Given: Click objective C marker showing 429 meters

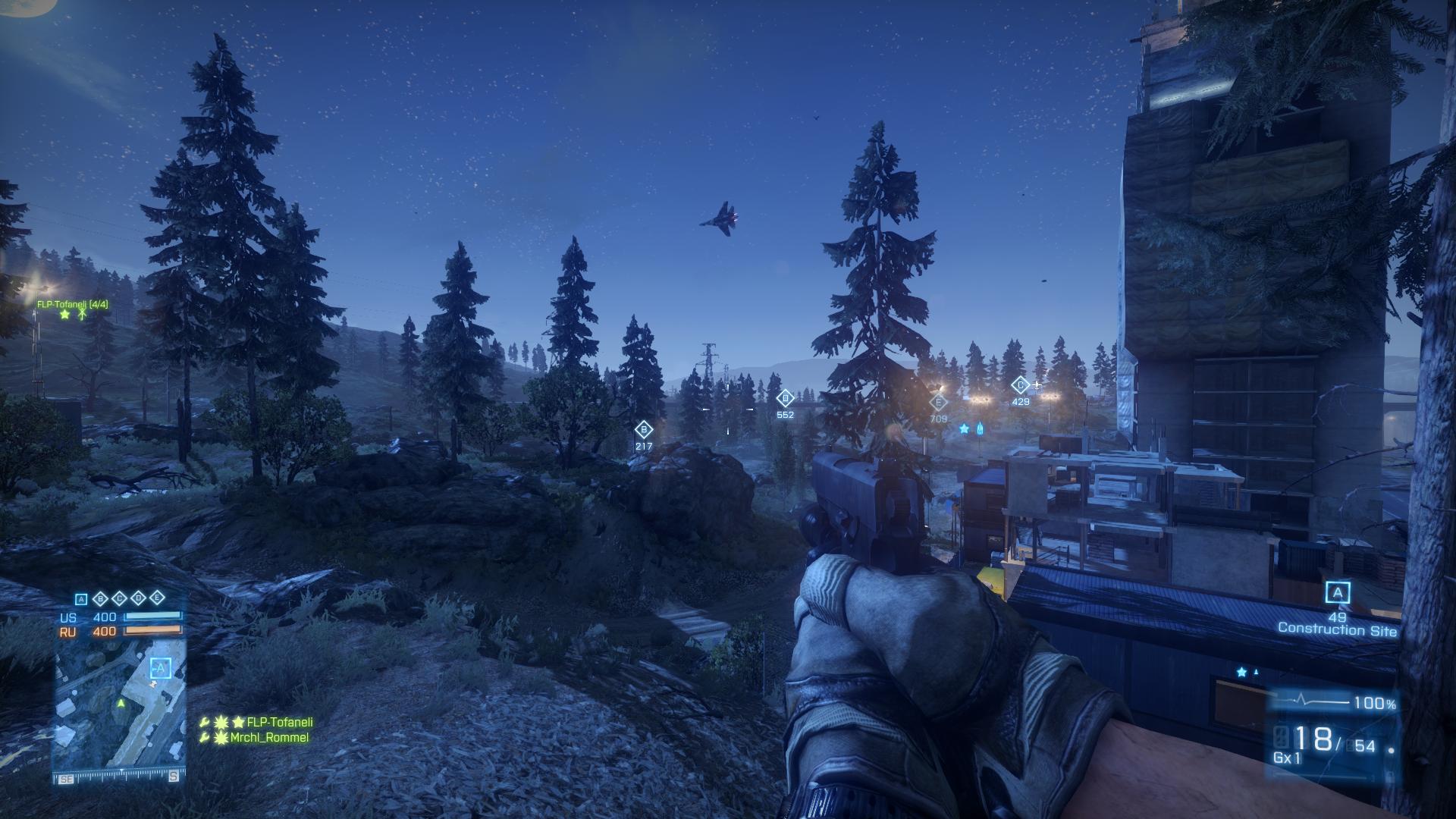Looking at the screenshot, I should pos(1020,385).
